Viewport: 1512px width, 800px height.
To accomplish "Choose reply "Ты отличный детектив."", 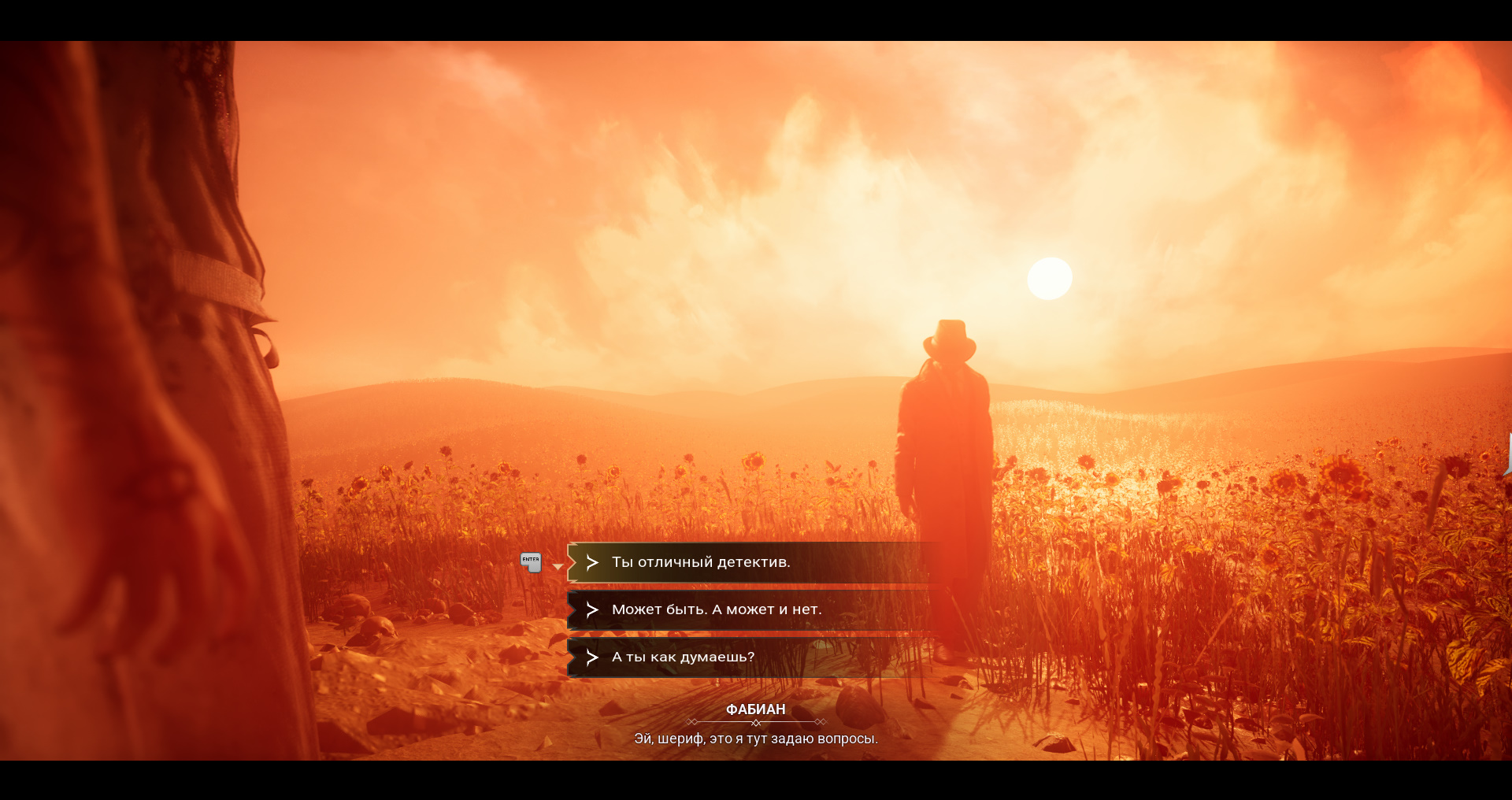I will tap(701, 562).
